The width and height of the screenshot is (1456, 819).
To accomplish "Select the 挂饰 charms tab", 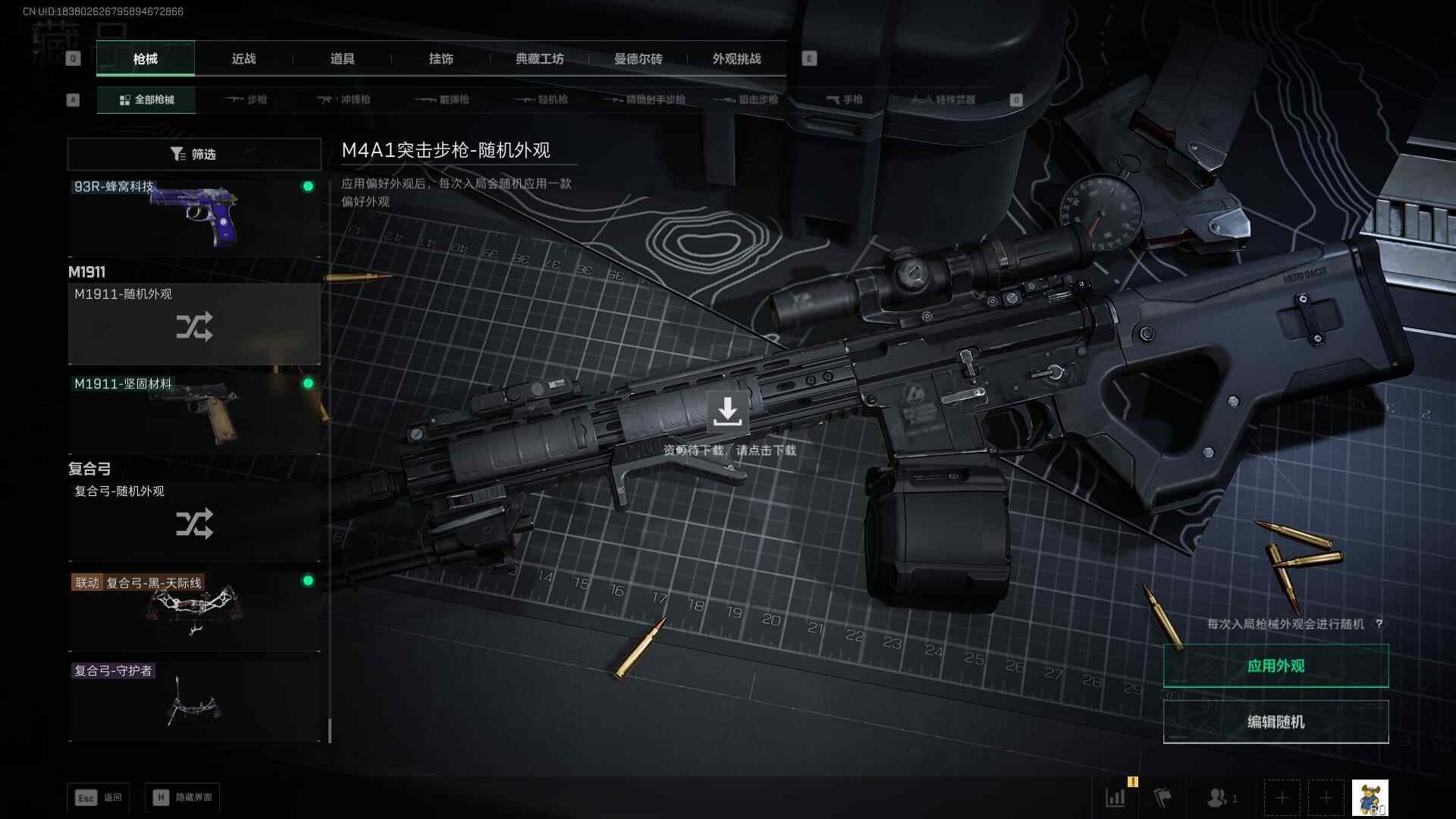I will coord(441,58).
